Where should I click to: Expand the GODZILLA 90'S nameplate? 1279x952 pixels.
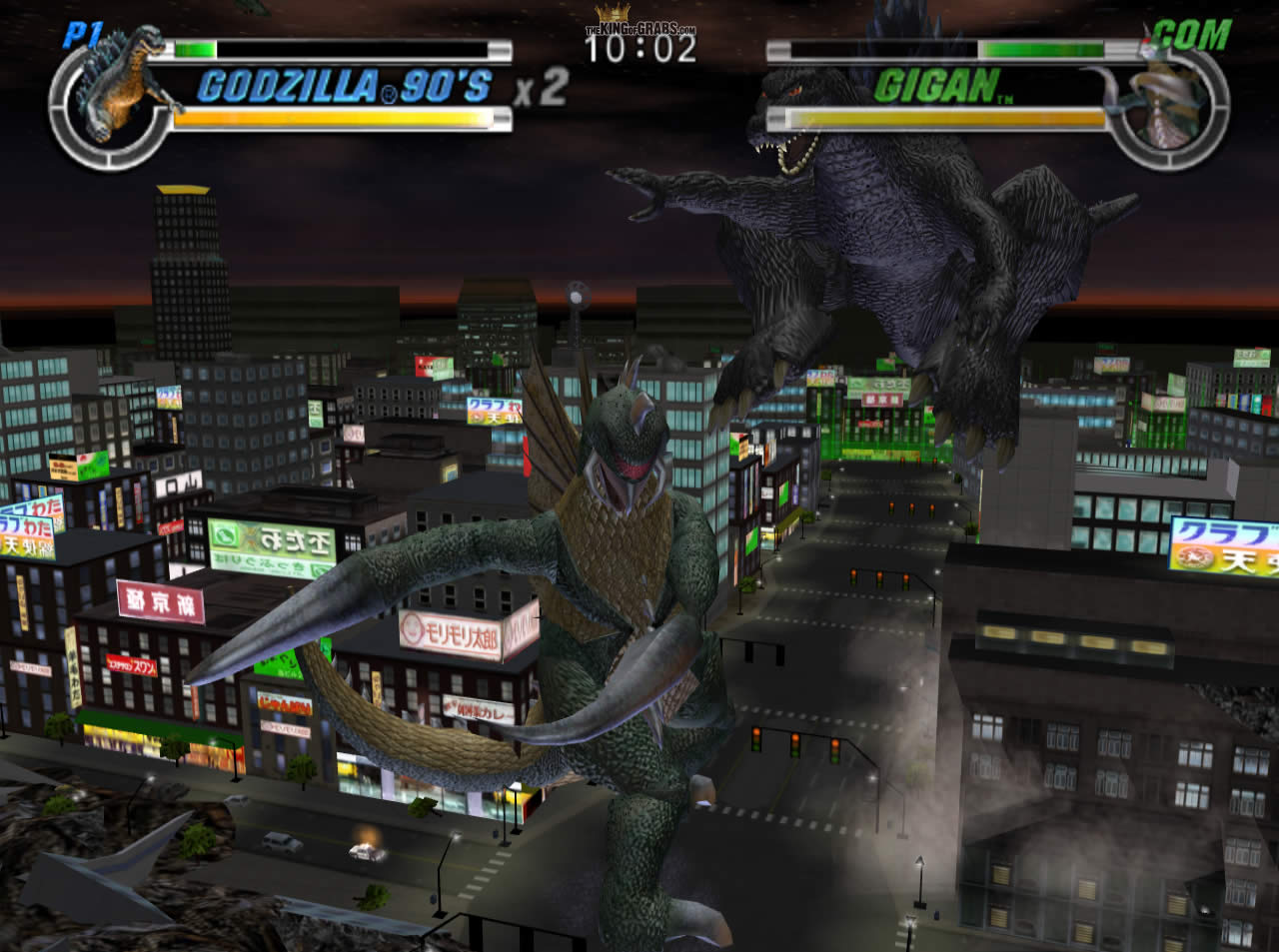click(x=345, y=88)
